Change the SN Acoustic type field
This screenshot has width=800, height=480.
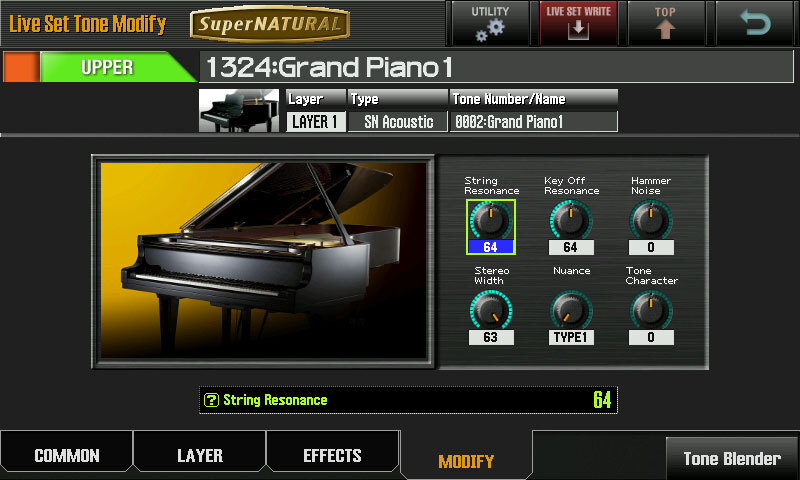(x=398, y=122)
